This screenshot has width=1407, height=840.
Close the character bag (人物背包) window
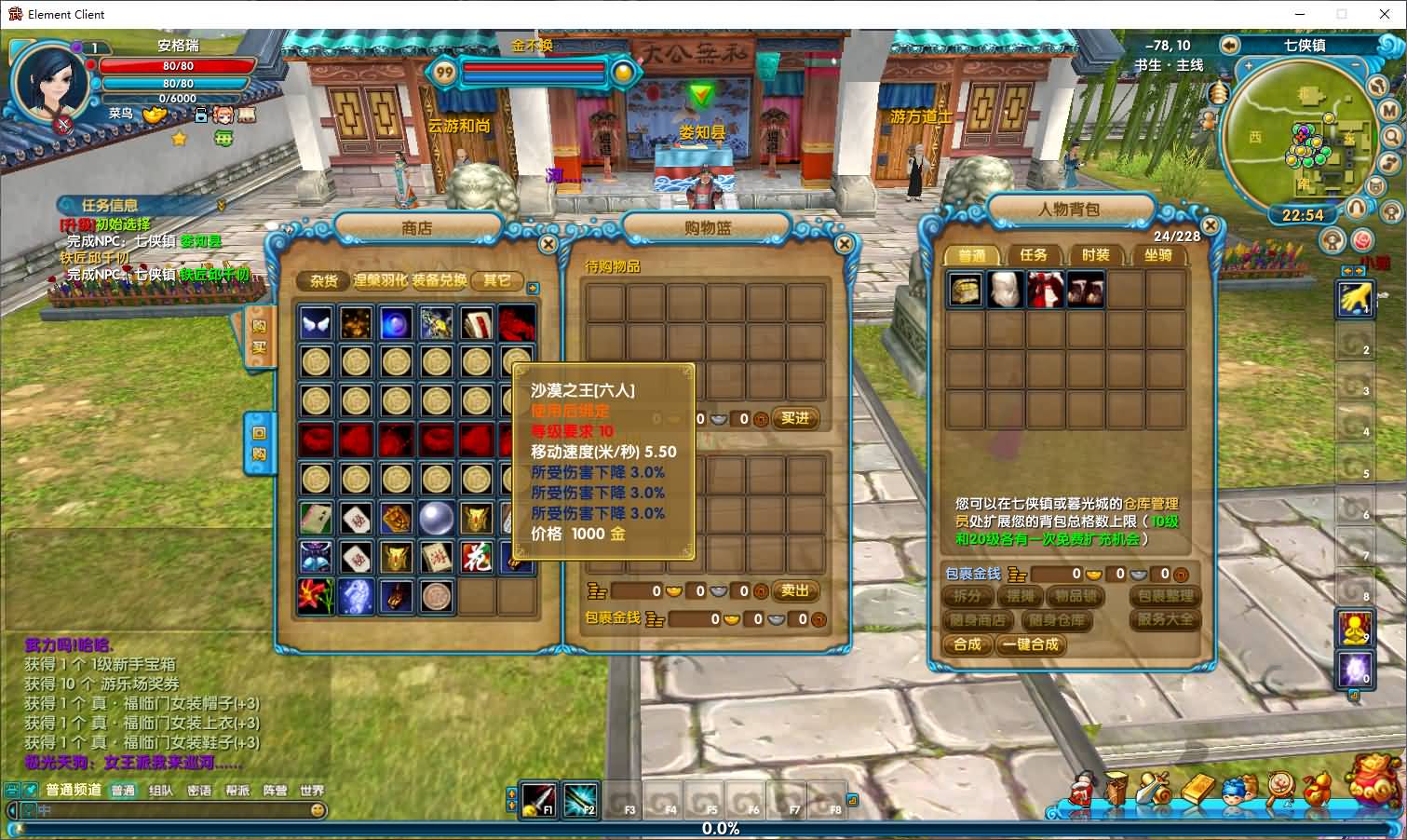point(1210,225)
